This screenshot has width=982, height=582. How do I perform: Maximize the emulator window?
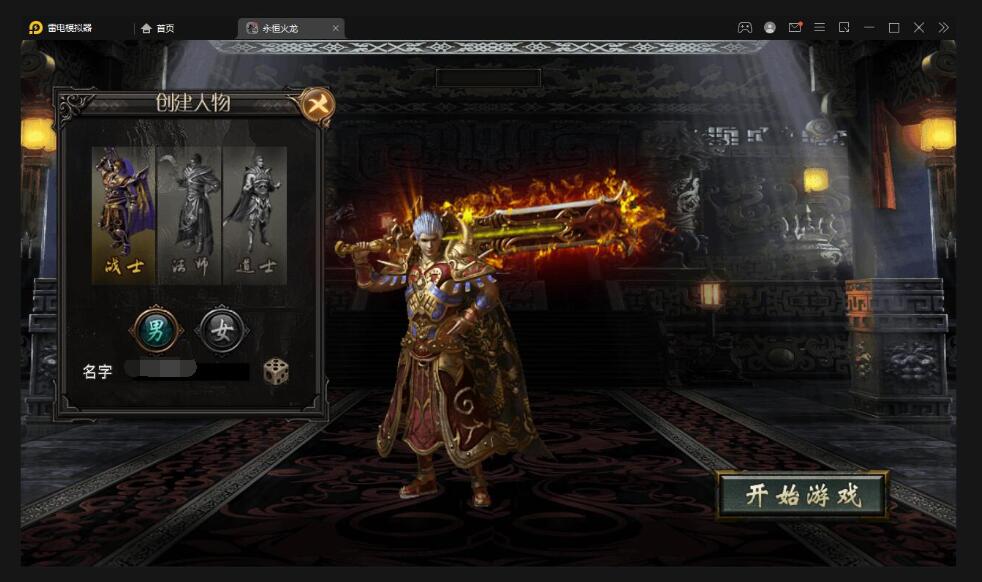coord(894,28)
